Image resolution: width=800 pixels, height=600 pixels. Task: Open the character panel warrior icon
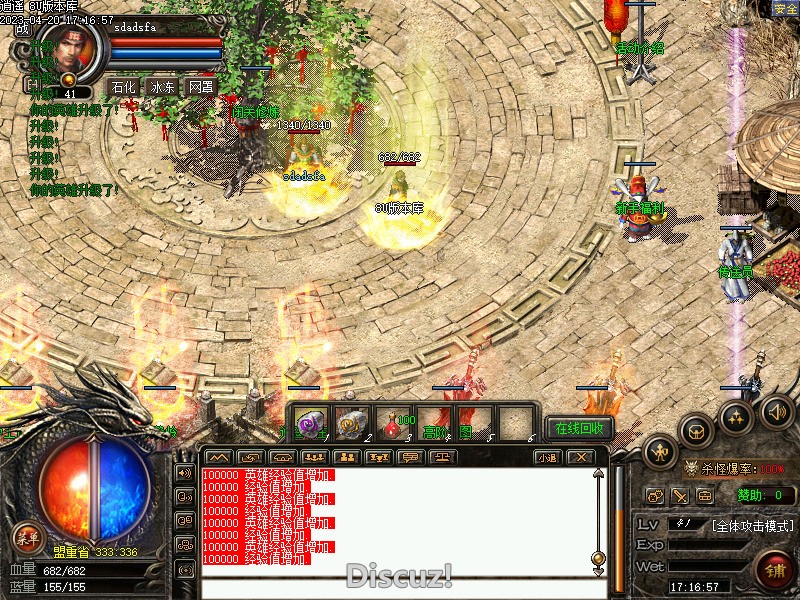pos(660,452)
